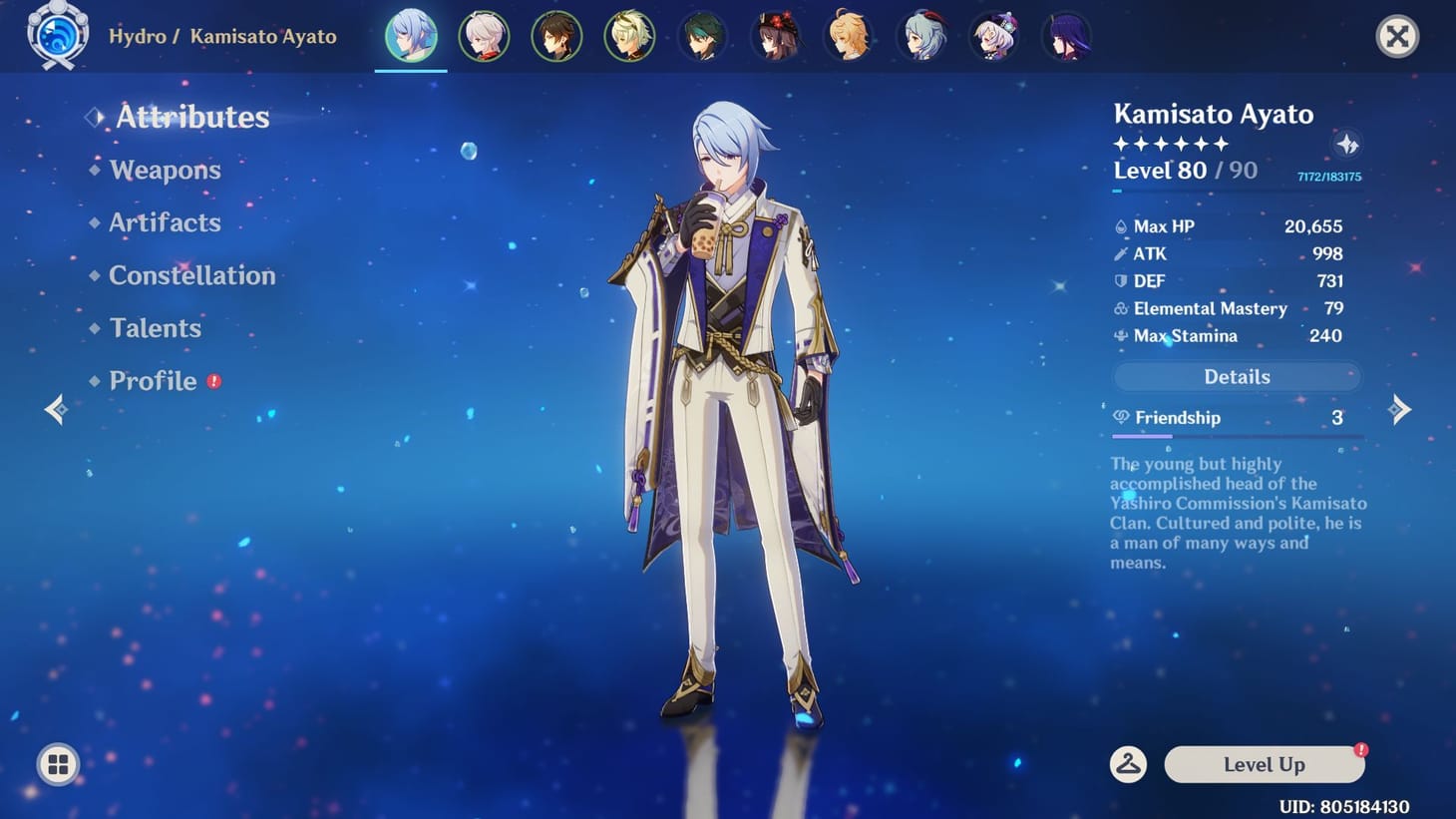
Task: Open the Profile section with notification badge
Action: (152, 381)
